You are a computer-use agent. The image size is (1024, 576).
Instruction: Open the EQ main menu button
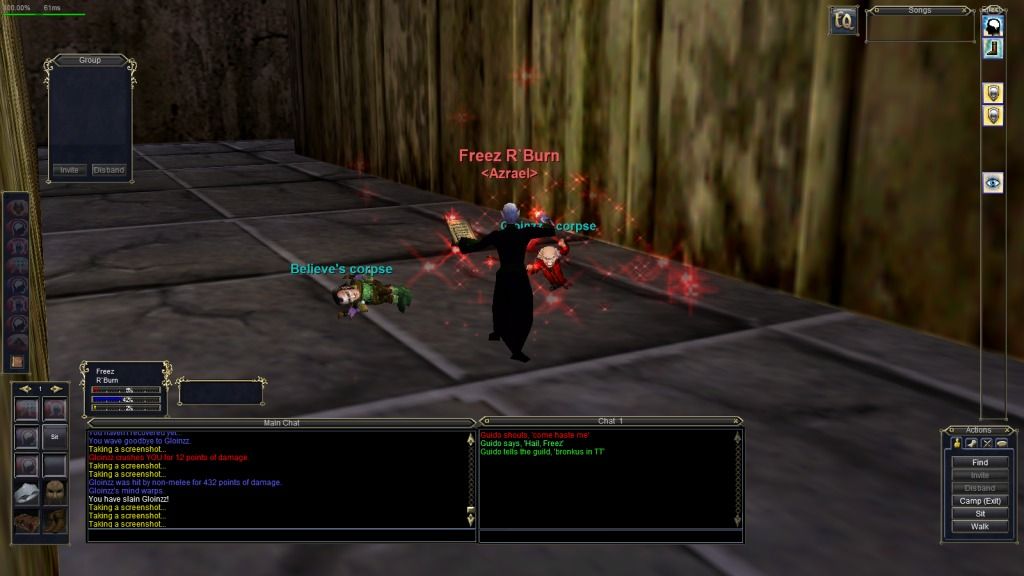click(x=843, y=20)
